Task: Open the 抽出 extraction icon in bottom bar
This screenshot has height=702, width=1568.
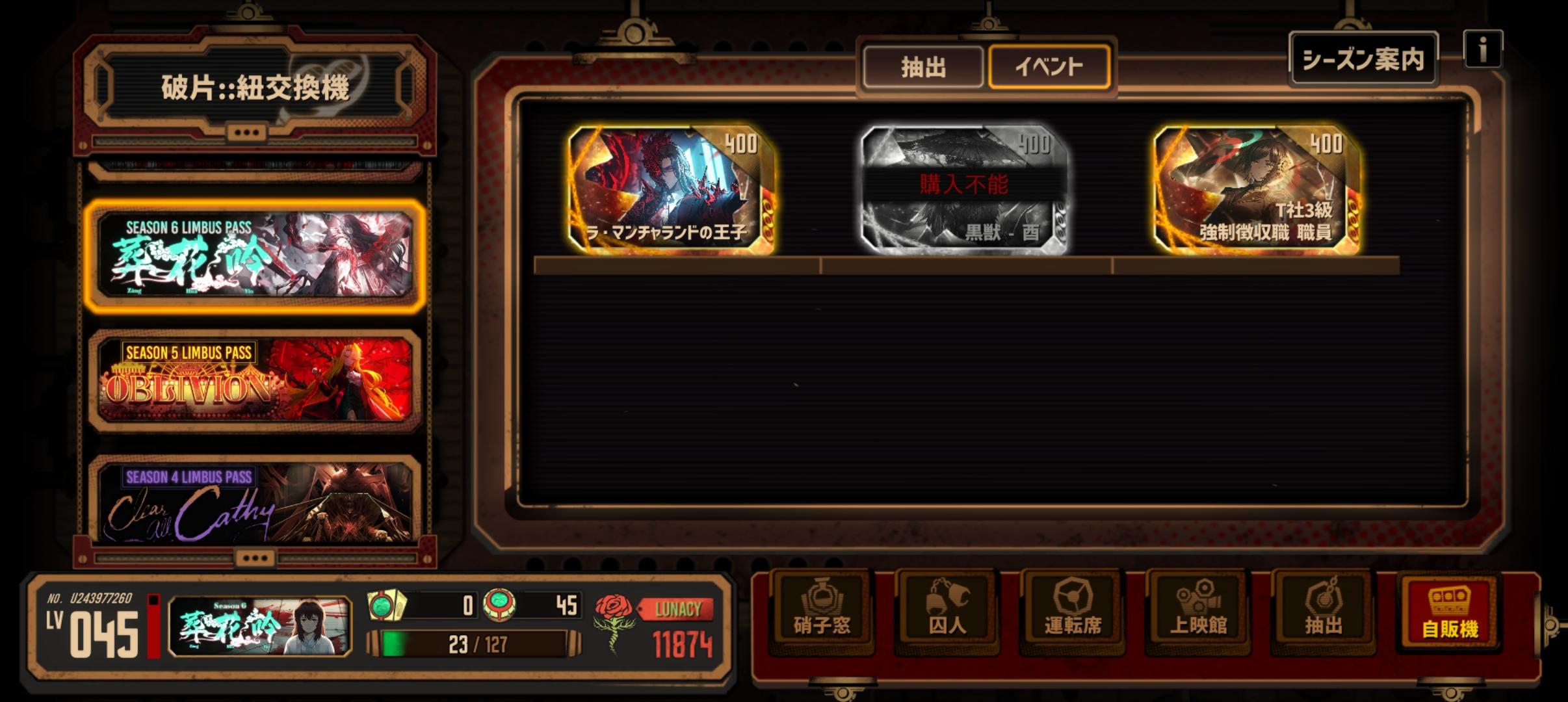Action: click(1324, 611)
